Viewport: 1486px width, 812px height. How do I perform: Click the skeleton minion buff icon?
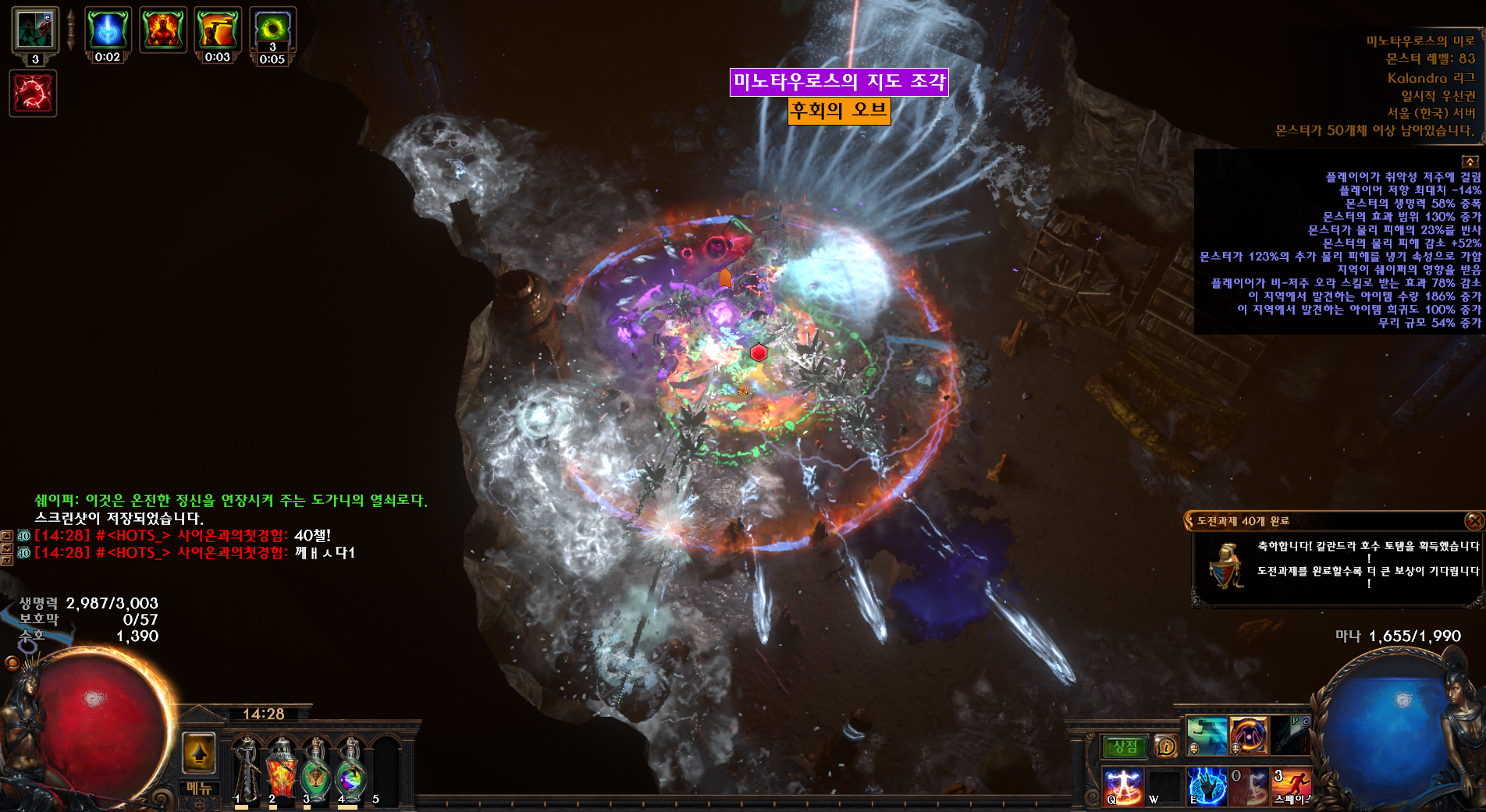(x=34, y=30)
